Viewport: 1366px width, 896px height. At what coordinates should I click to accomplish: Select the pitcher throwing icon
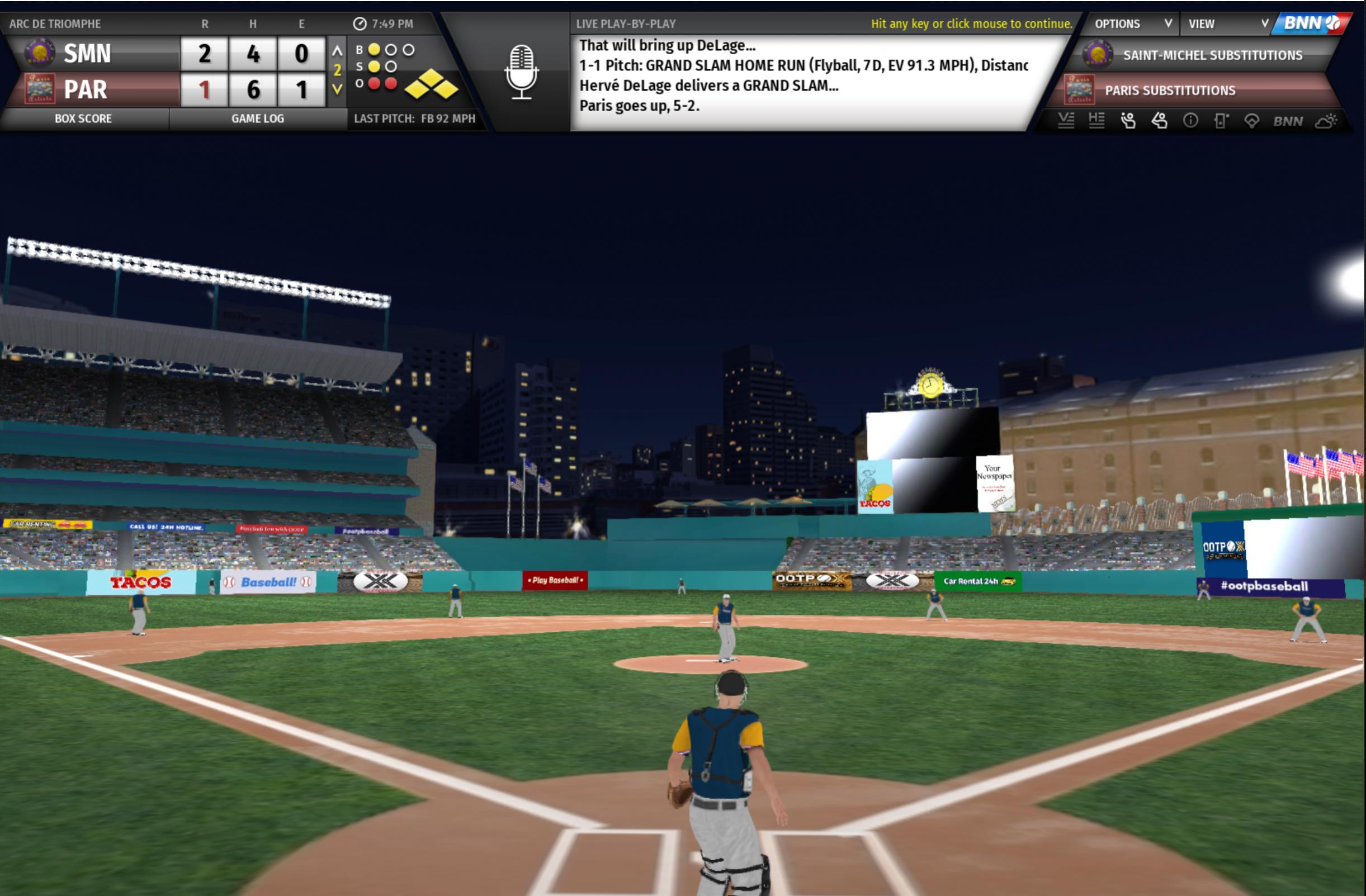click(1128, 121)
